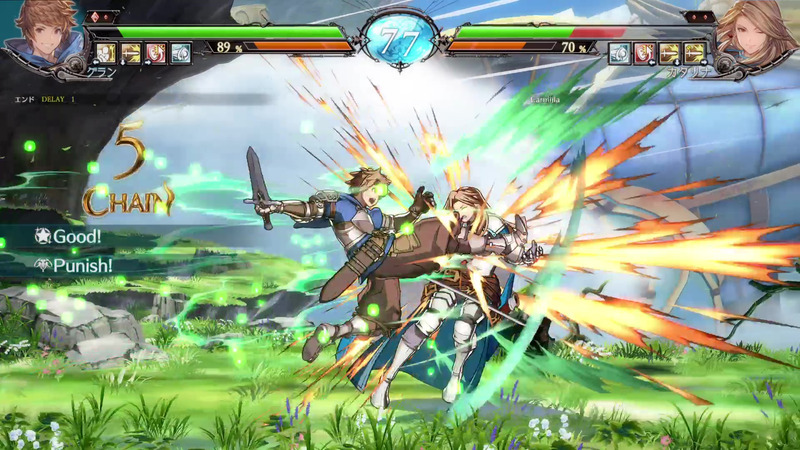Activate Katalina's teal skill icon
The height and width of the screenshot is (450, 800).
coord(620,53)
